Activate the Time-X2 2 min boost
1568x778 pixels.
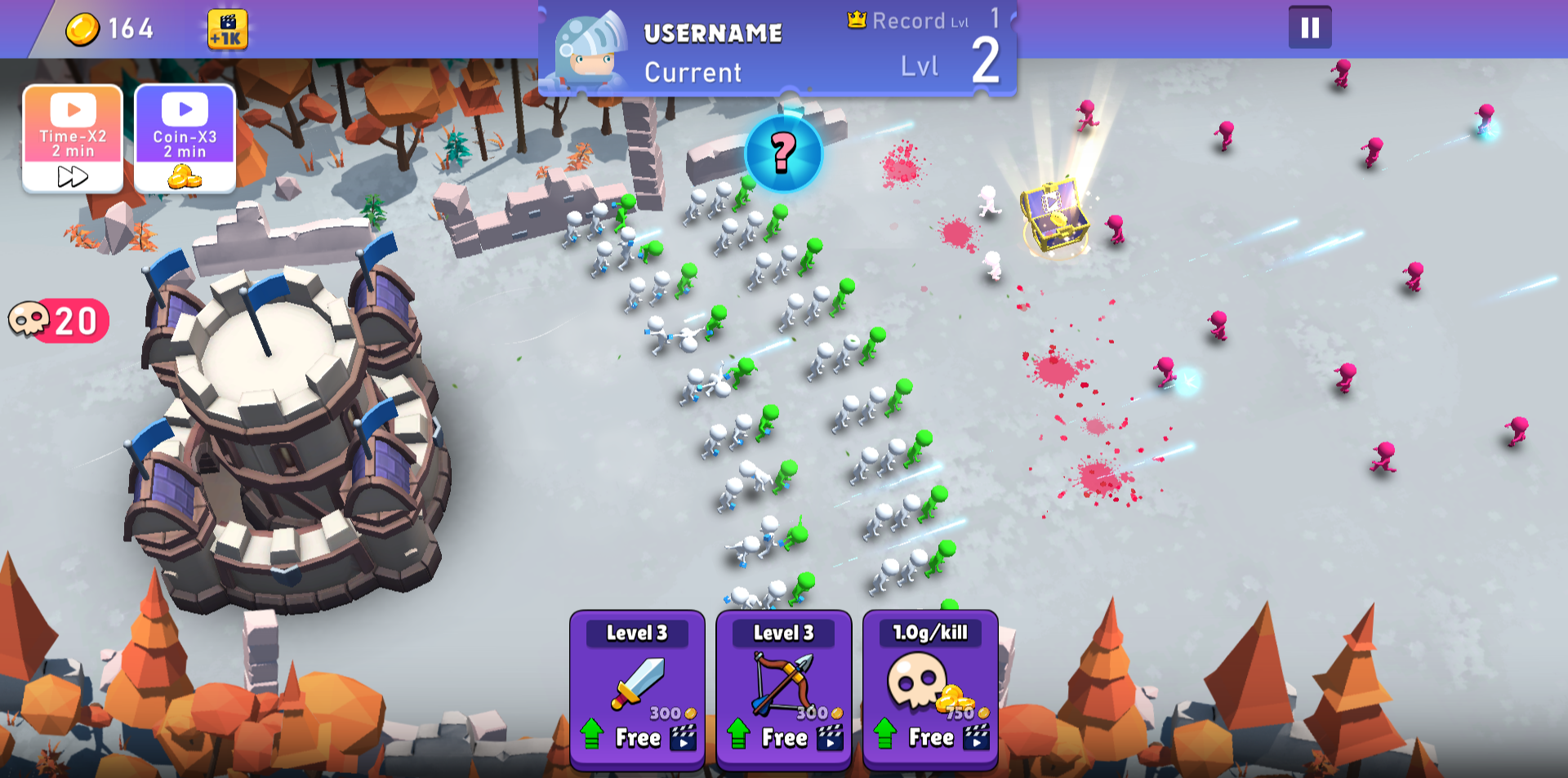[x=72, y=136]
